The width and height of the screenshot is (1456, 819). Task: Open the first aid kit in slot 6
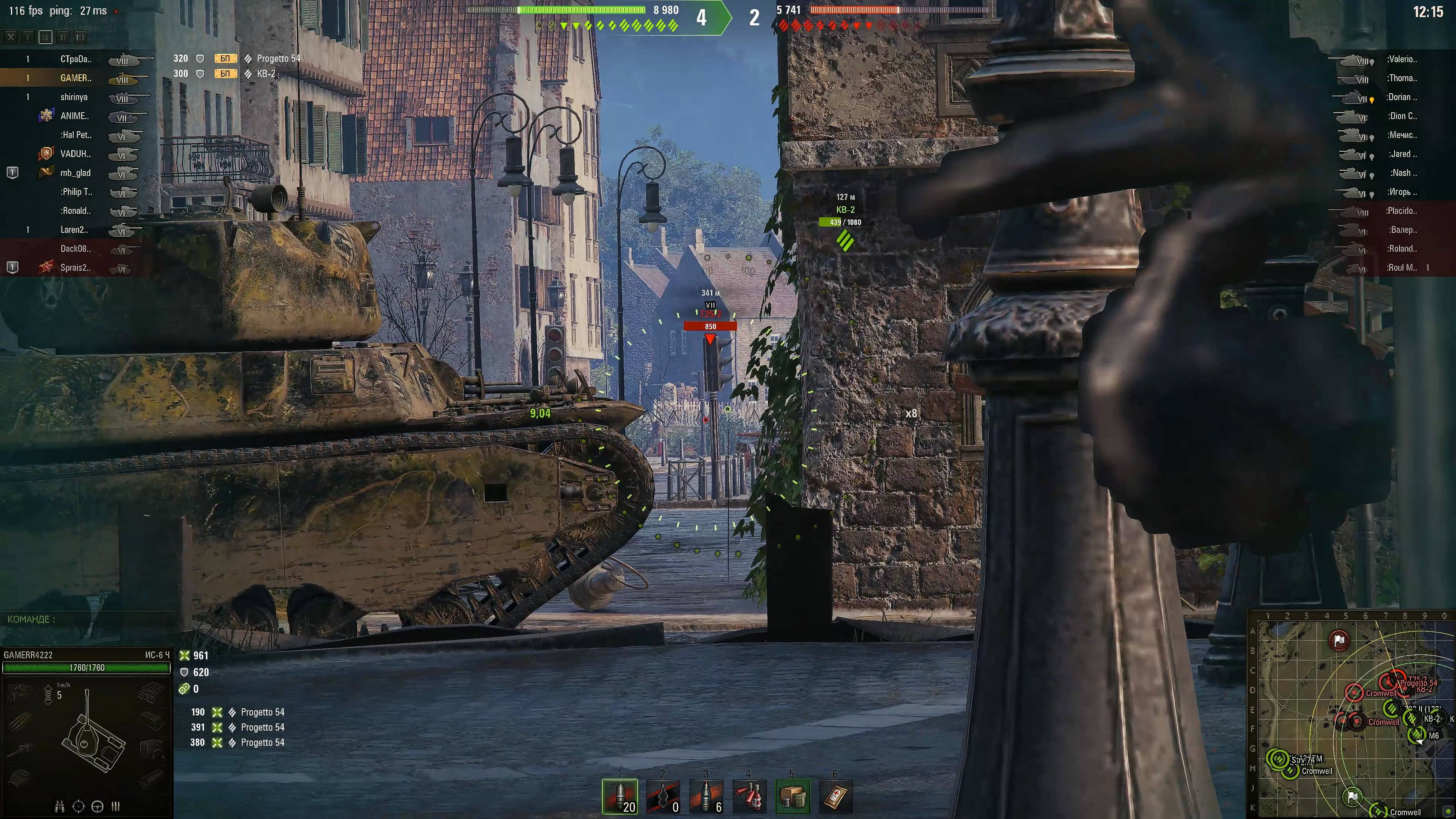(836, 797)
